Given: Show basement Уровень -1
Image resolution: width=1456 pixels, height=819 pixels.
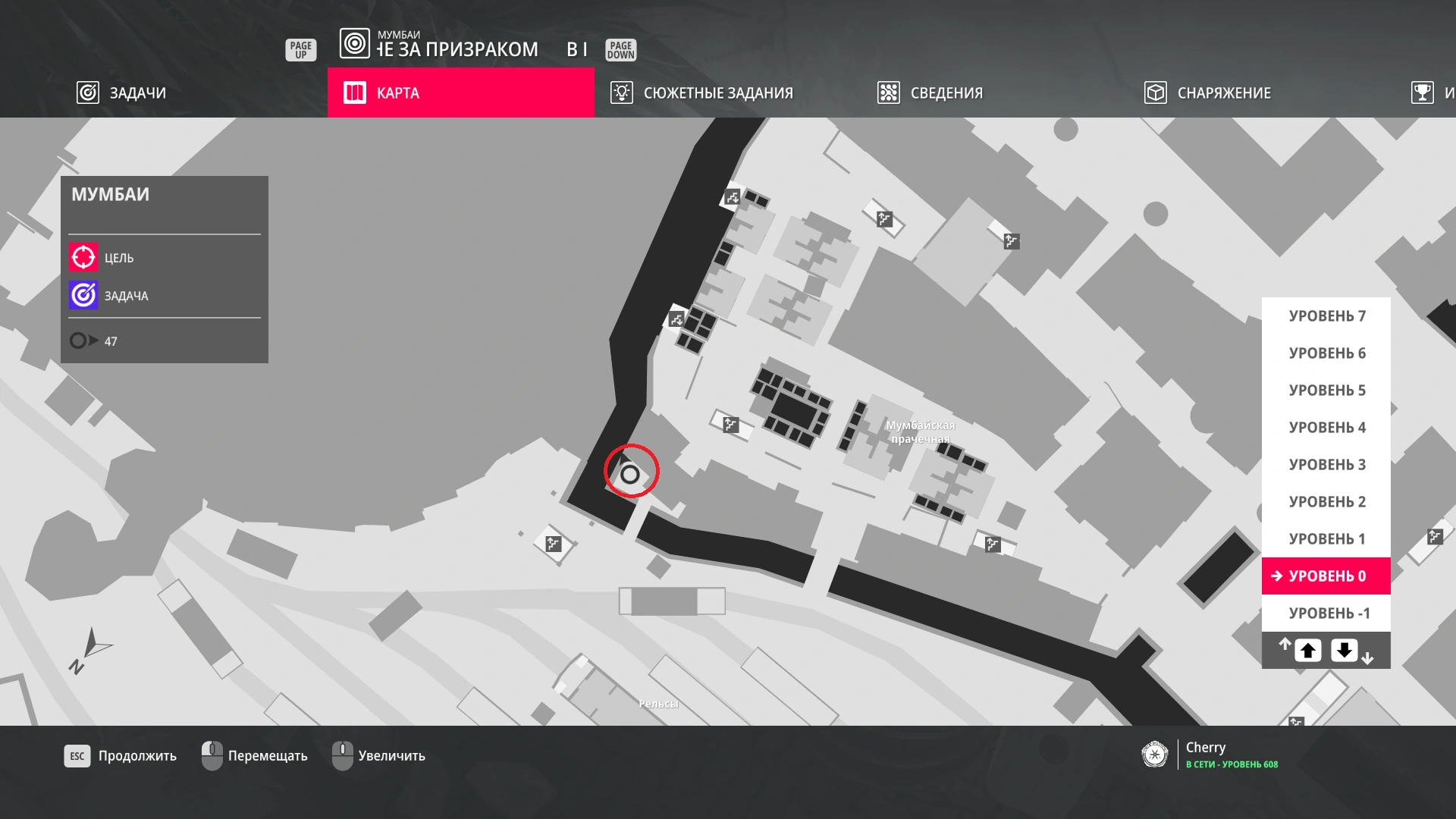Looking at the screenshot, I should coord(1326,613).
